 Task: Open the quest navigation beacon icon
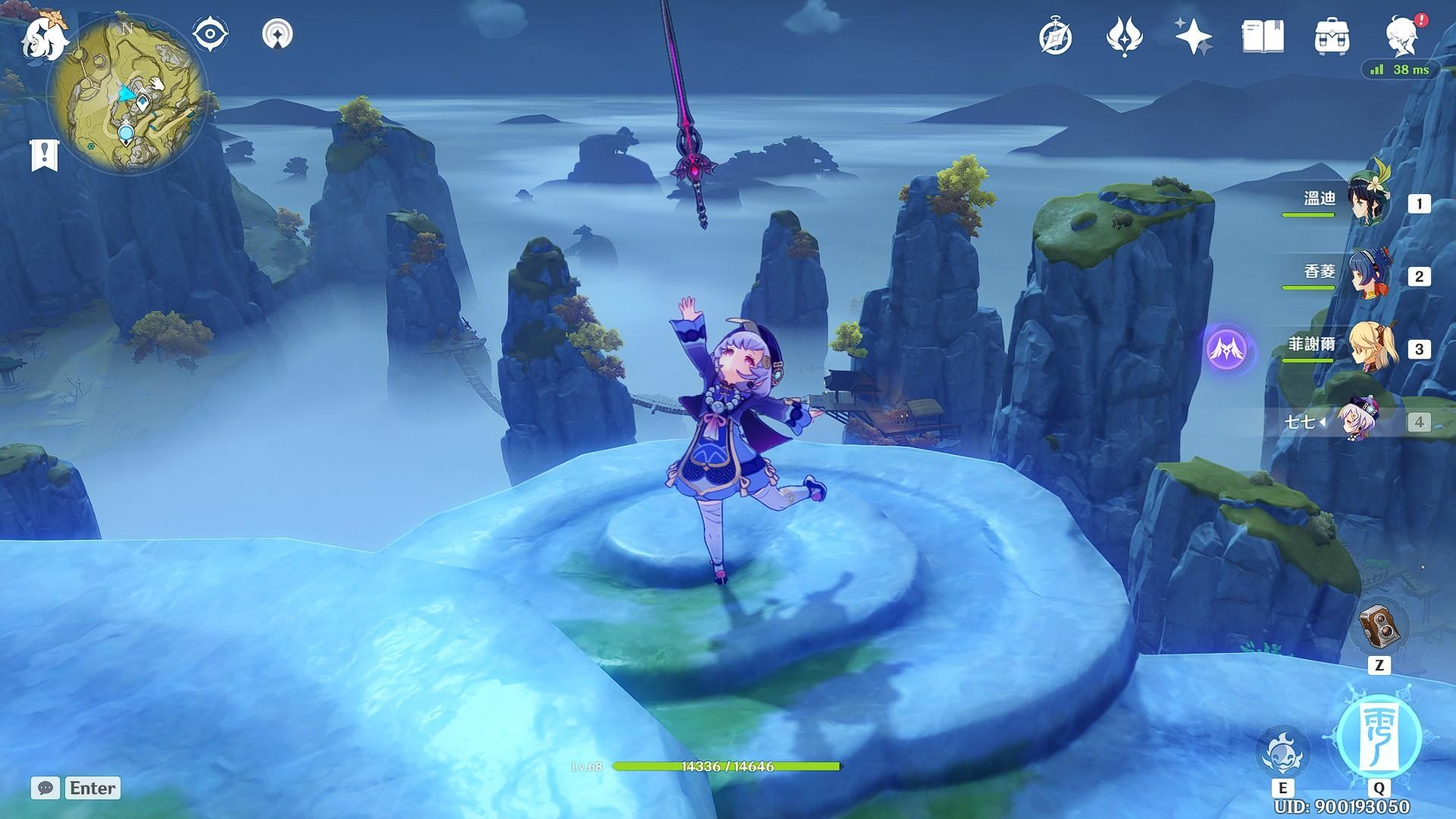[x=278, y=34]
